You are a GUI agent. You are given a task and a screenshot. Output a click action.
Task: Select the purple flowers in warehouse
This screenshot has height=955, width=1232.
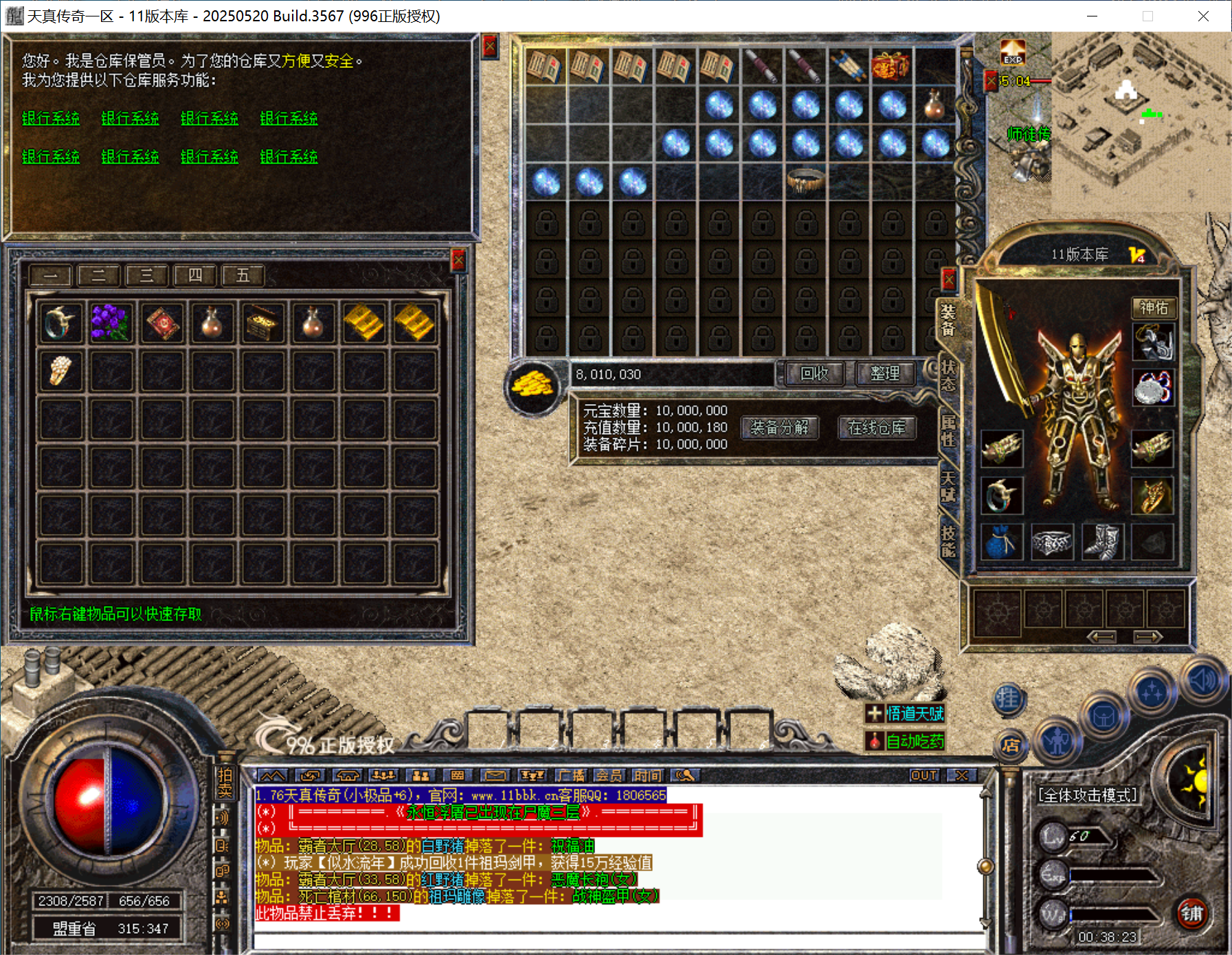110,322
